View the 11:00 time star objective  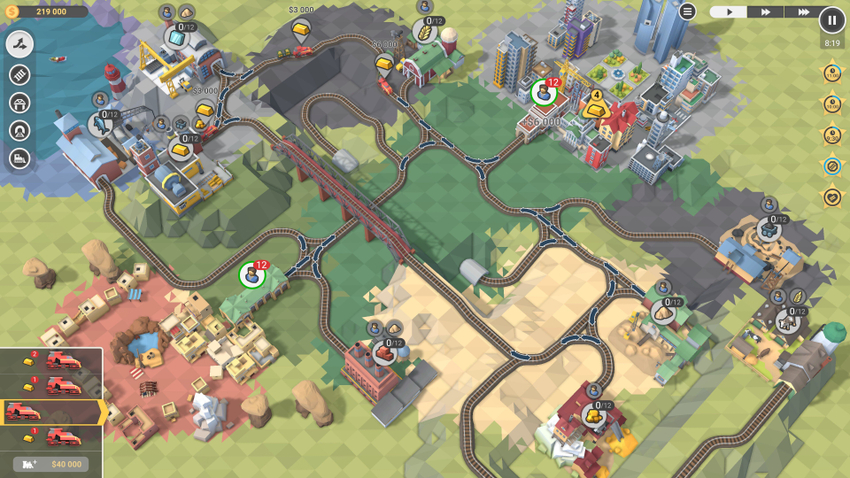(x=832, y=73)
